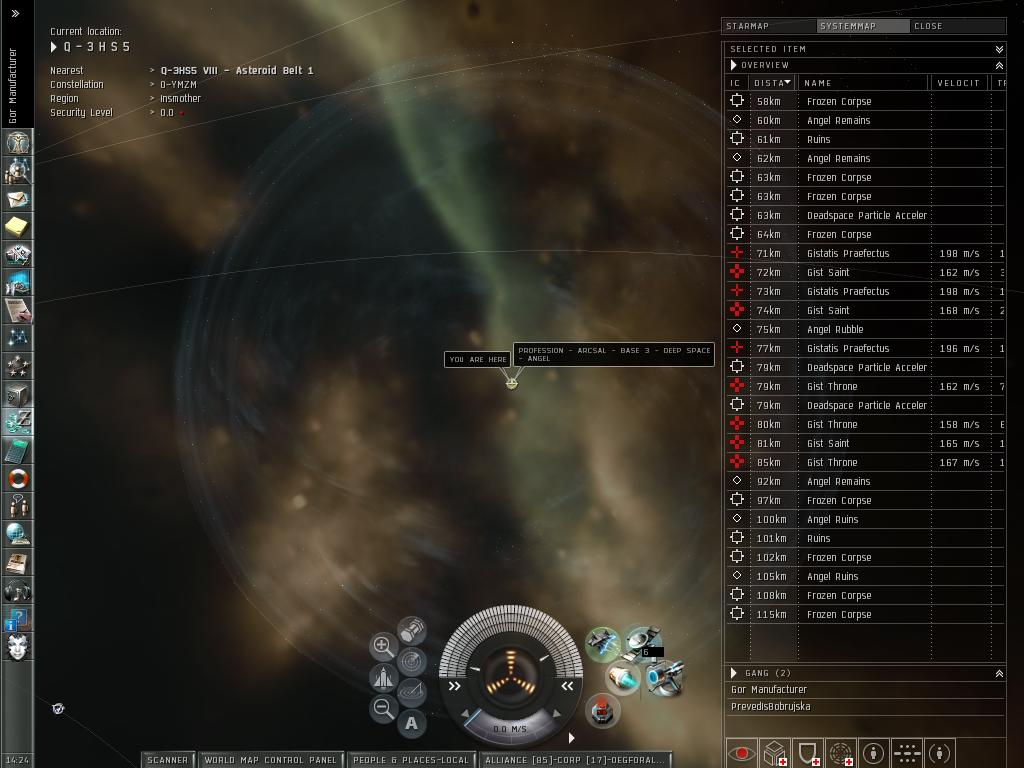Pick Angel Rubble in the overview list
Screen dimensions: 1024x768
(835, 329)
